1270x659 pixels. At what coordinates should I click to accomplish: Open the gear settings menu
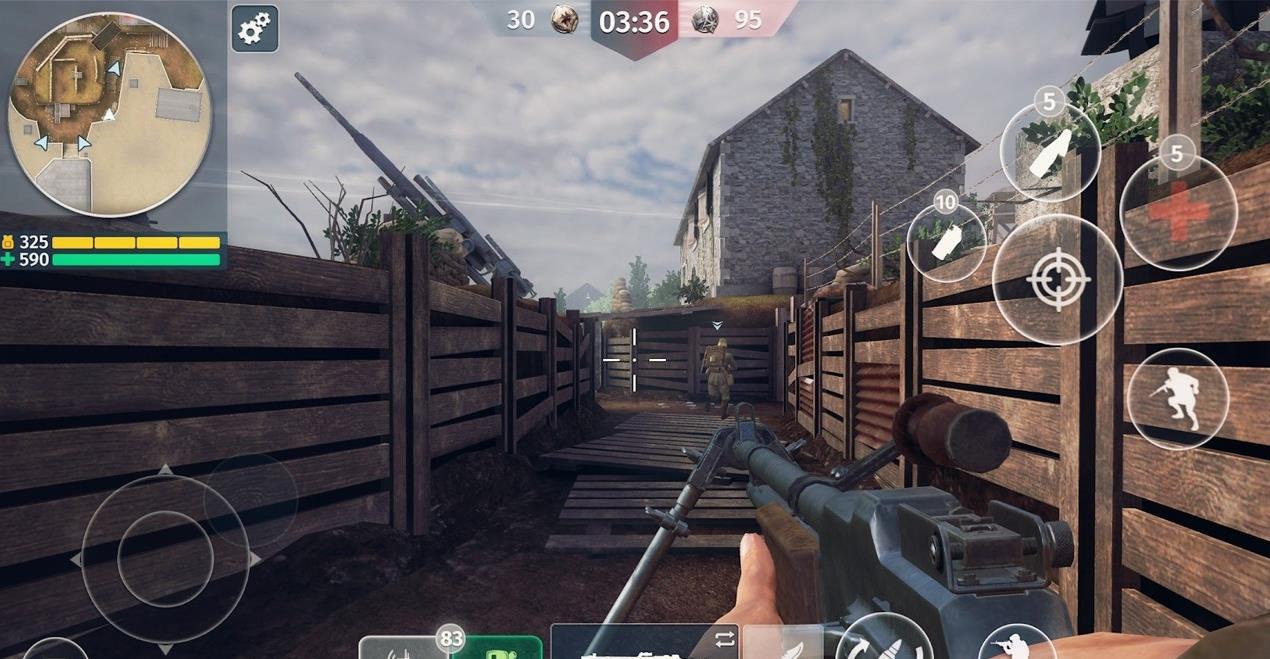254,29
